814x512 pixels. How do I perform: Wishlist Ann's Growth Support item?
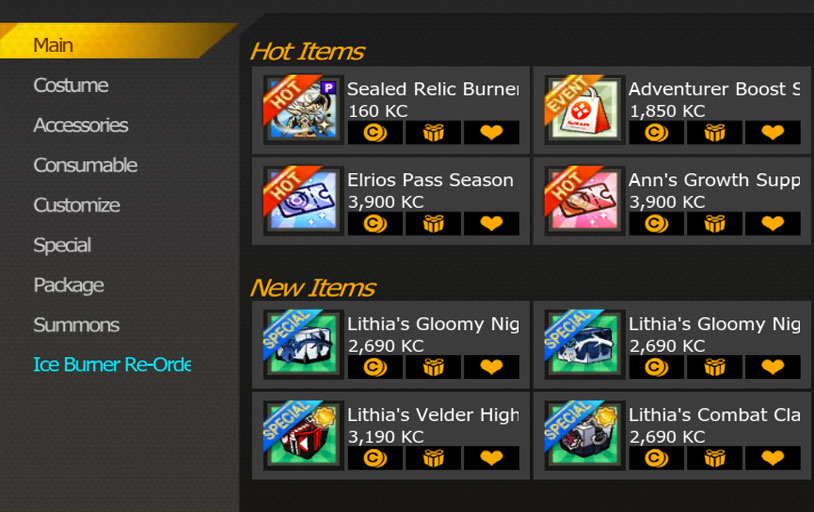773,224
